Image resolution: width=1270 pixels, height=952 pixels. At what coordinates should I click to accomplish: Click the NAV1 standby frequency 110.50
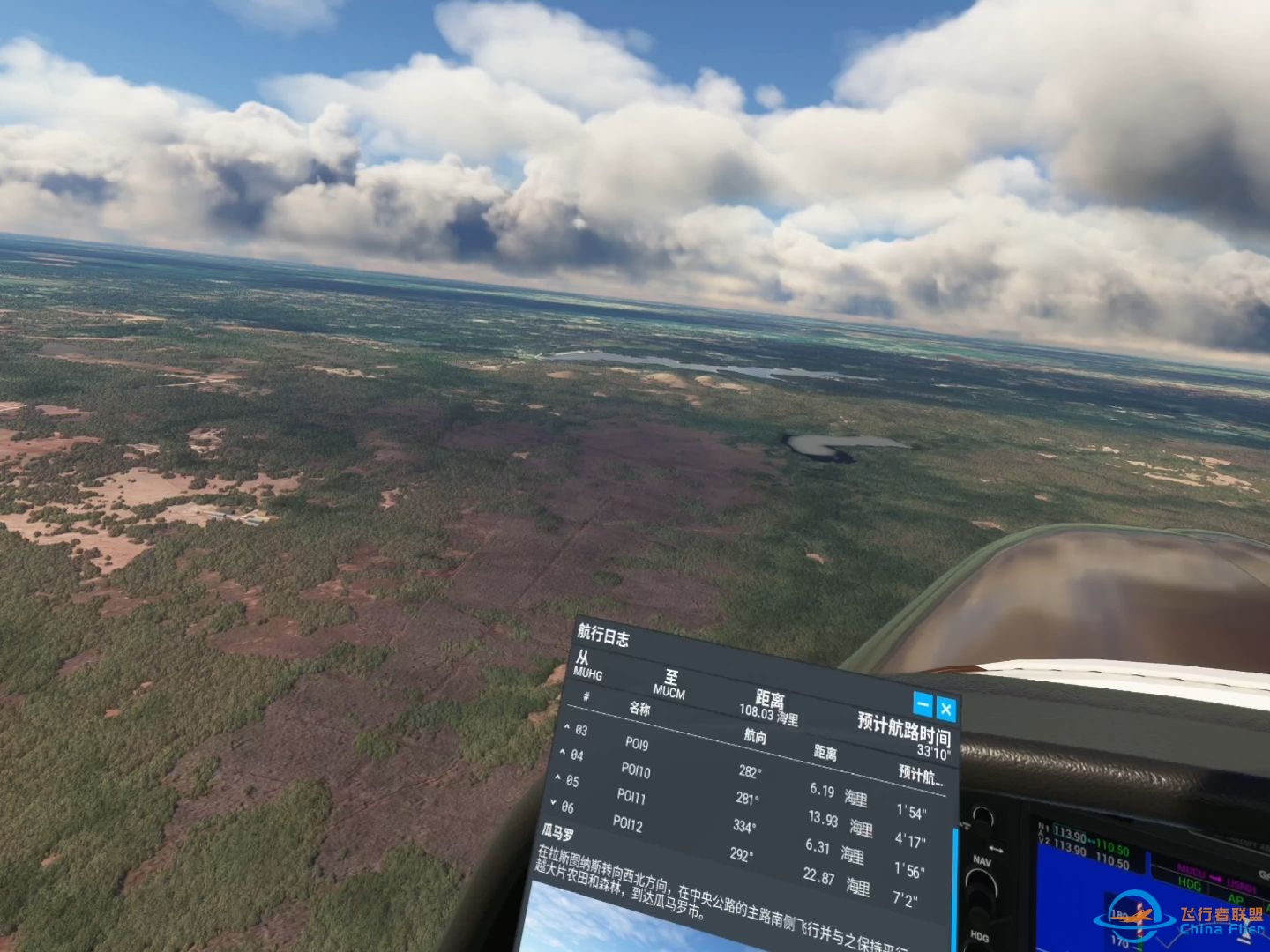click(x=1112, y=846)
